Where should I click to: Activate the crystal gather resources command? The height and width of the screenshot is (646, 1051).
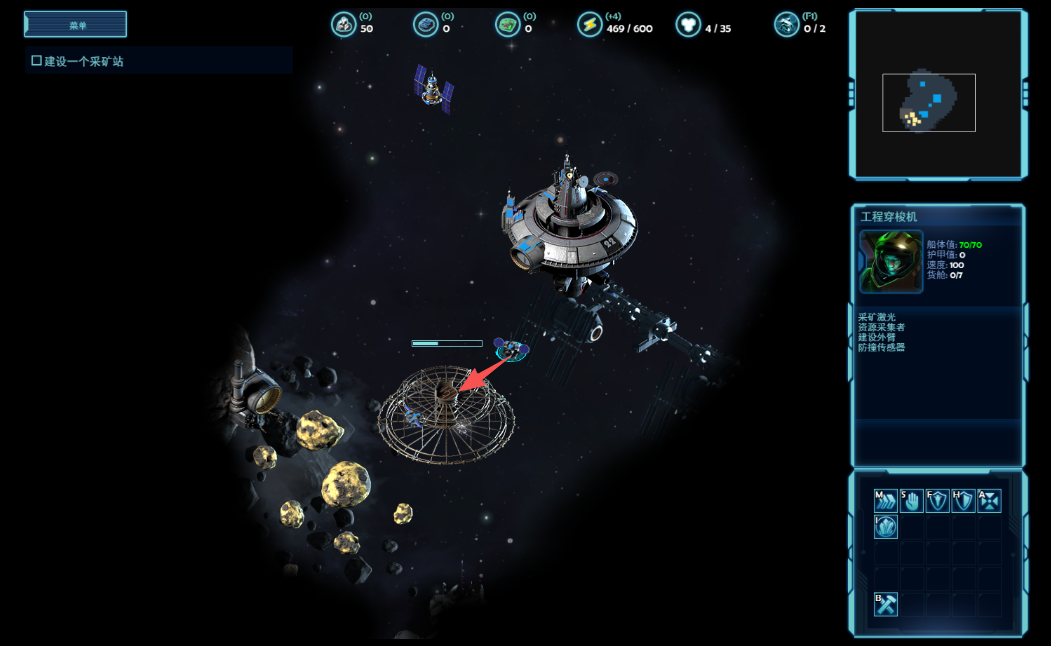(886, 526)
